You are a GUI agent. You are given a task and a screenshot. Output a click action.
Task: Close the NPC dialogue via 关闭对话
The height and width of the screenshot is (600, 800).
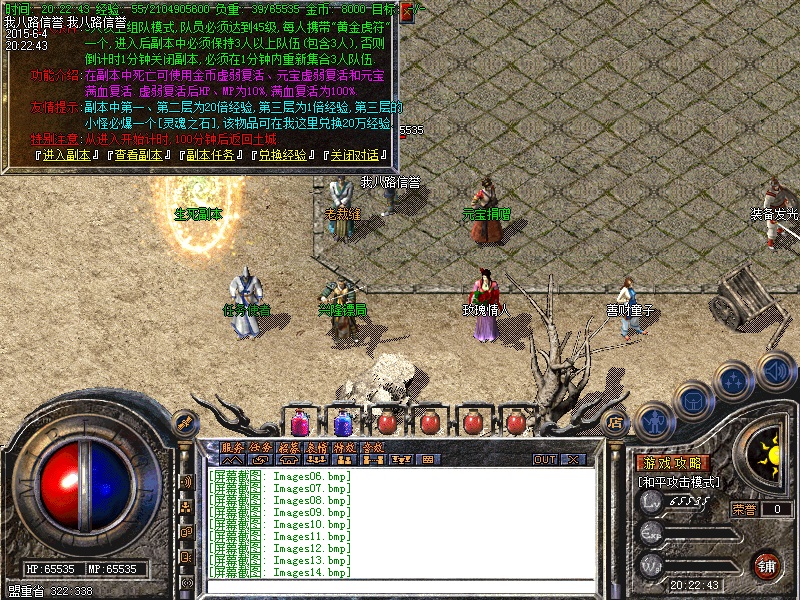point(355,155)
